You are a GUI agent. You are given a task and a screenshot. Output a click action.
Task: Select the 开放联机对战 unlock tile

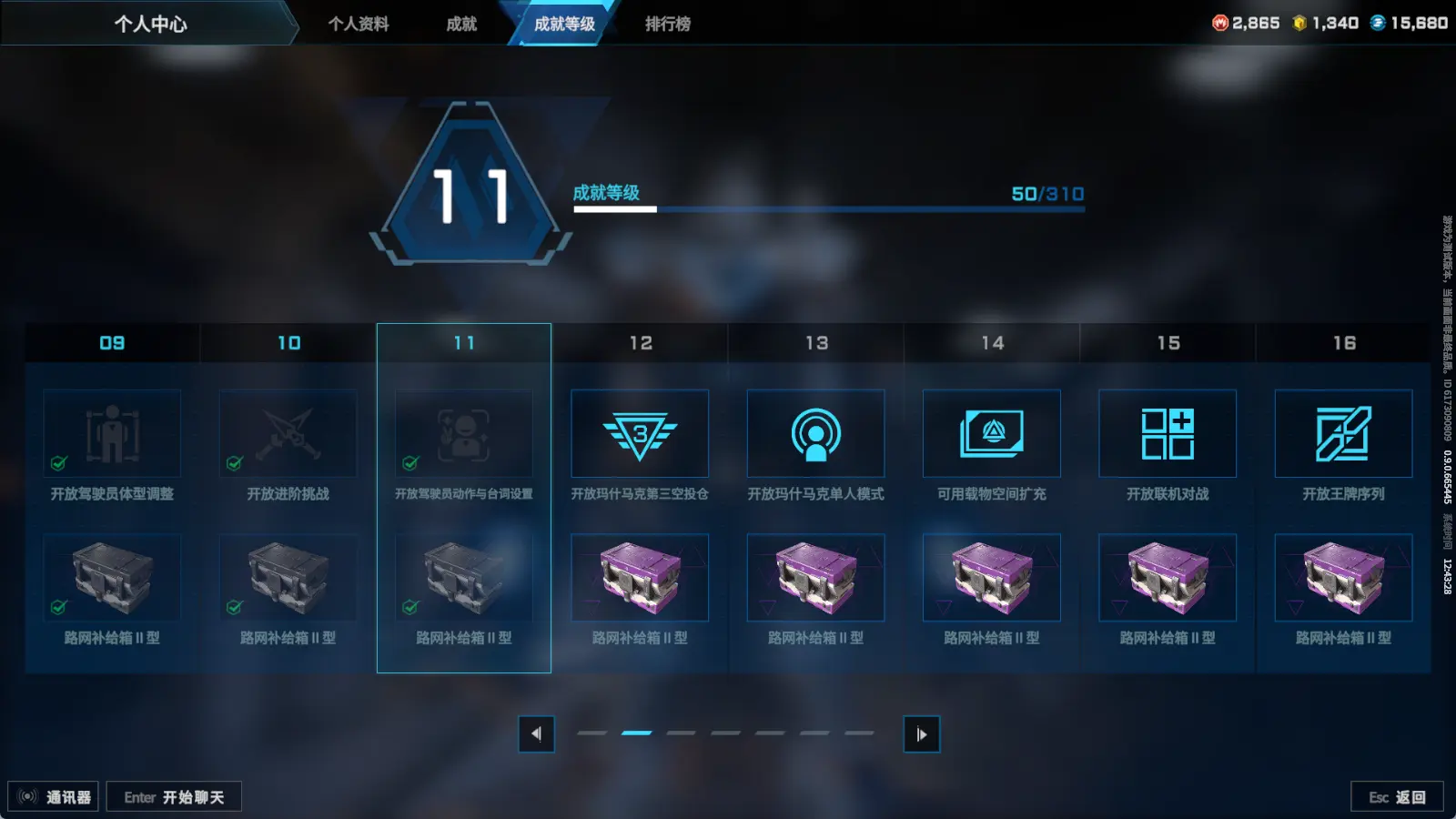tap(1168, 434)
